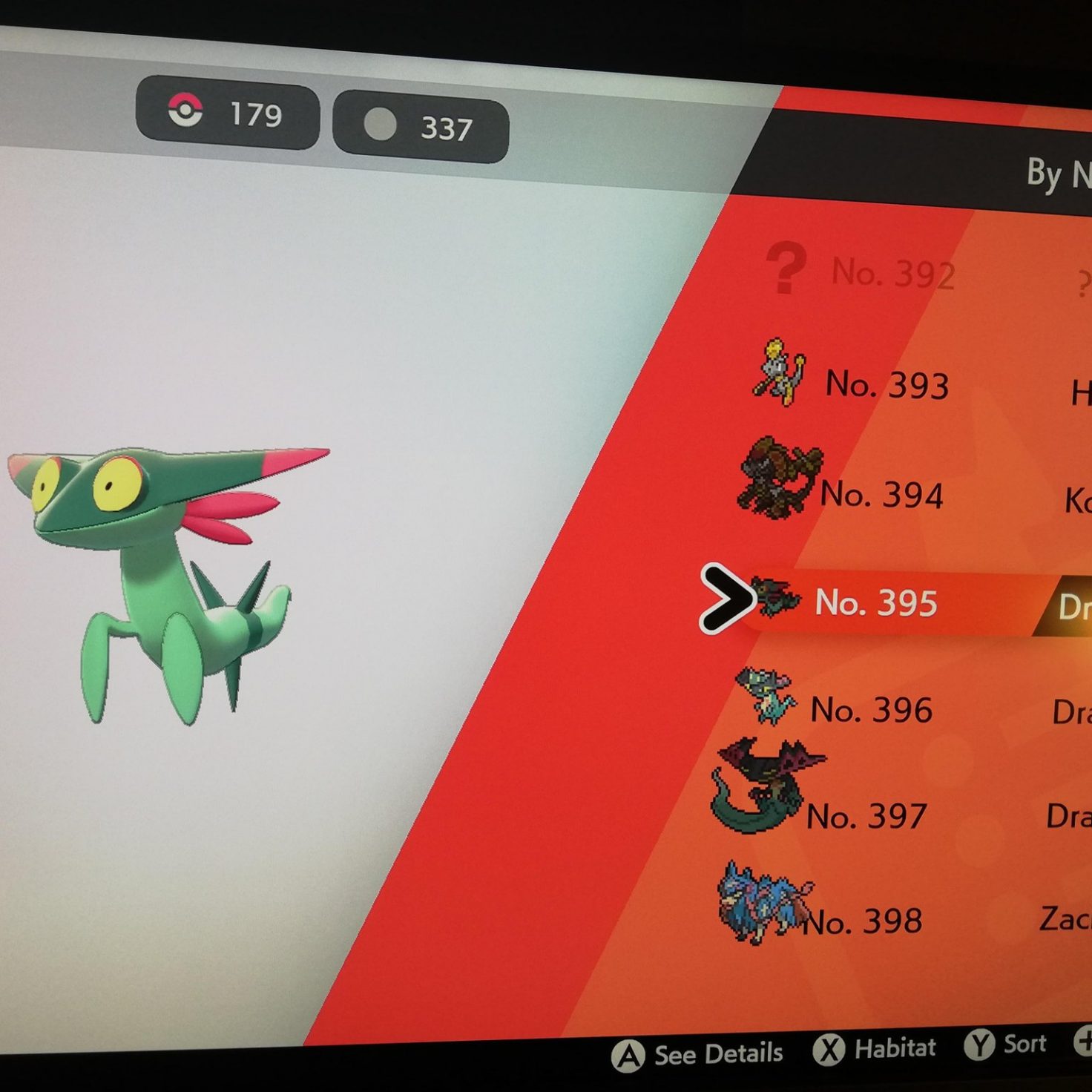Viewport: 1092px width, 1092px height.
Task: Select the unknown No. 392 entry
Action: point(893,272)
